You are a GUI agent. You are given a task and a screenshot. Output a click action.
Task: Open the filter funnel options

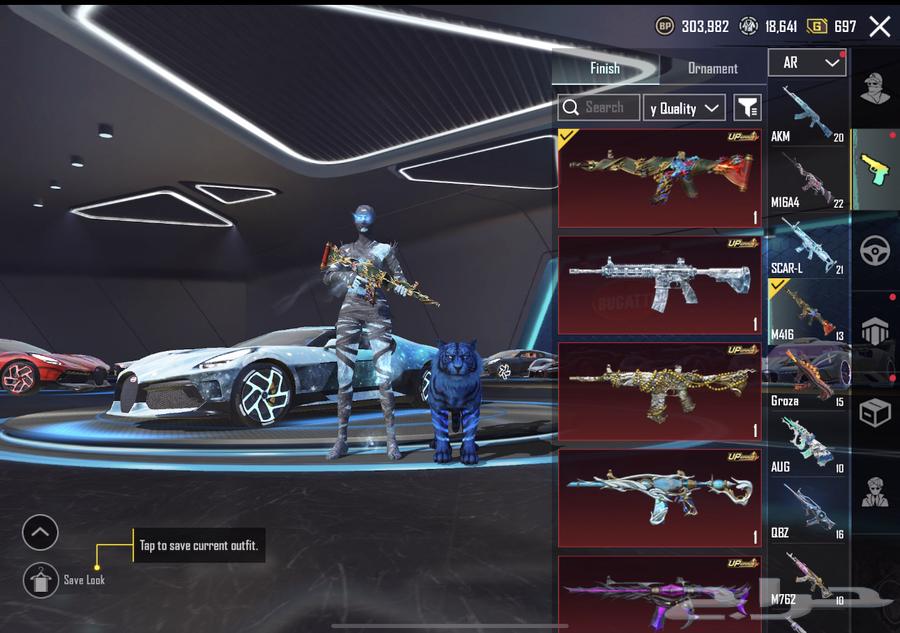pyautogui.click(x=747, y=108)
